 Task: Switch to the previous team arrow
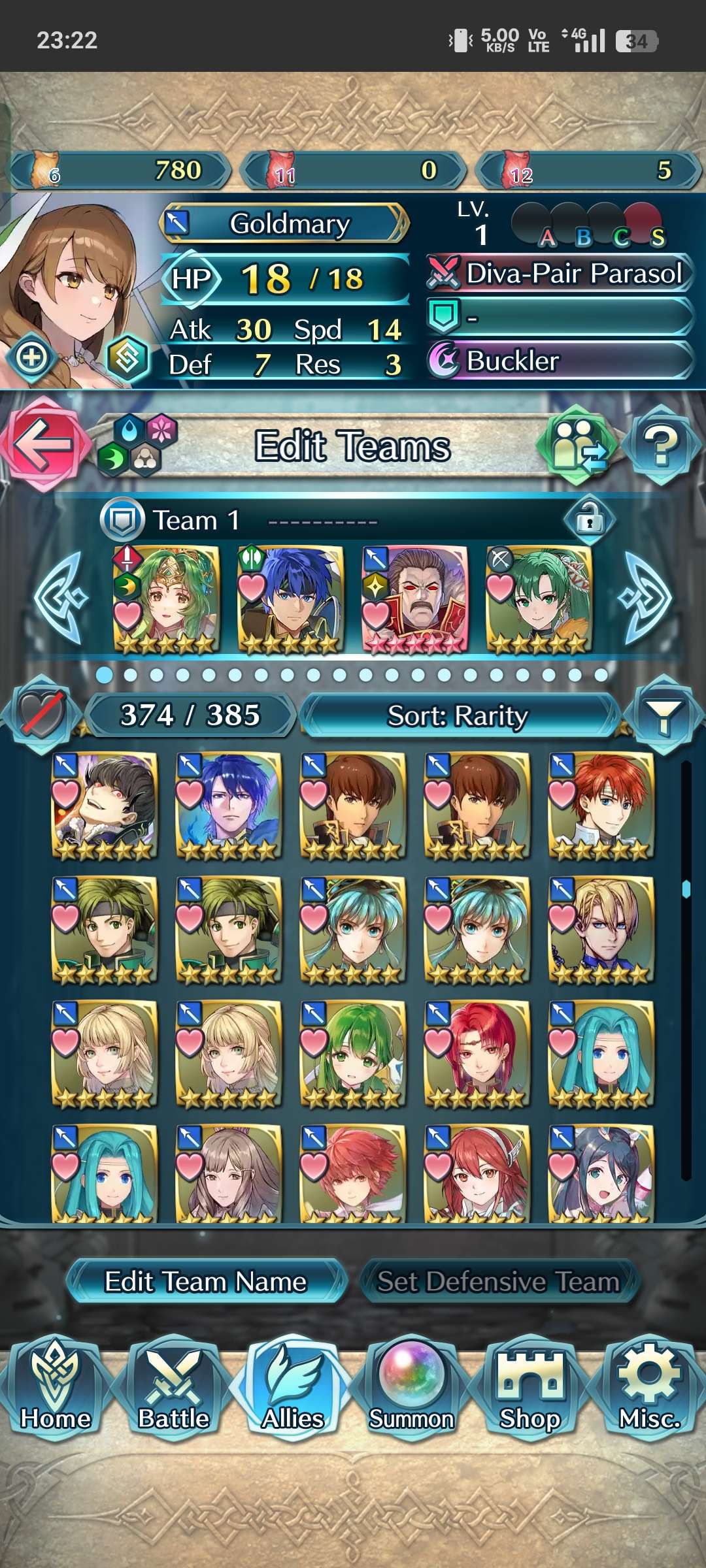point(60,598)
